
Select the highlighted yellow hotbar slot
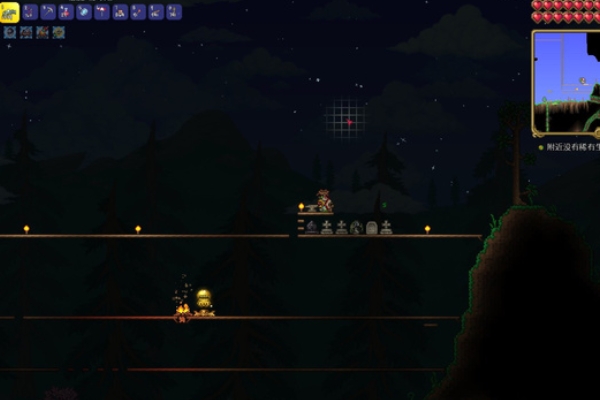9,11
